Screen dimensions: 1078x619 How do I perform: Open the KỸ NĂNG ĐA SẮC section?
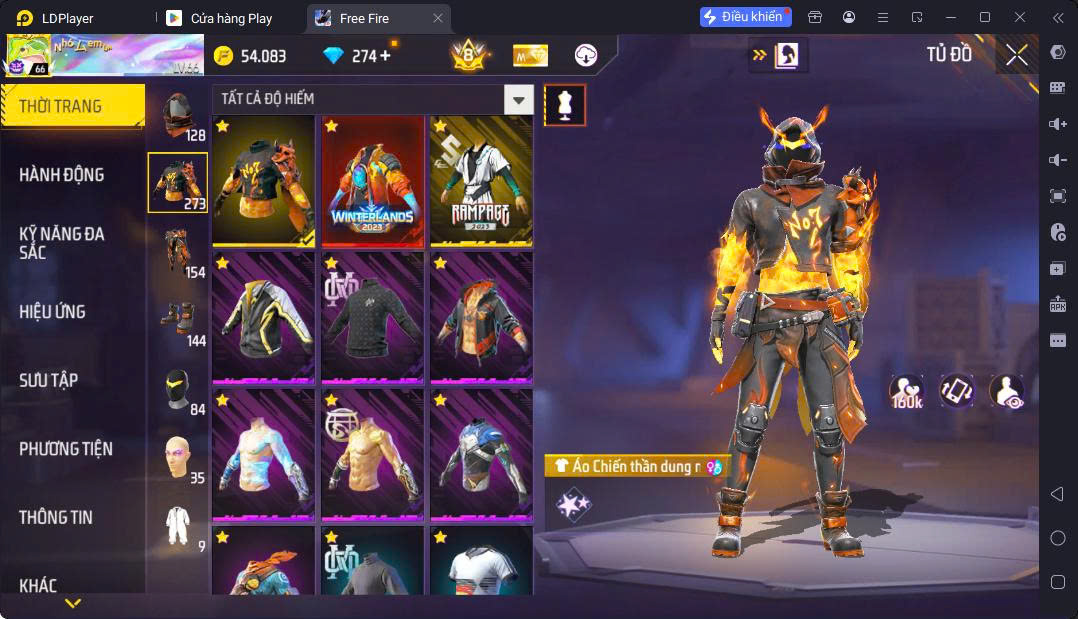pos(62,243)
